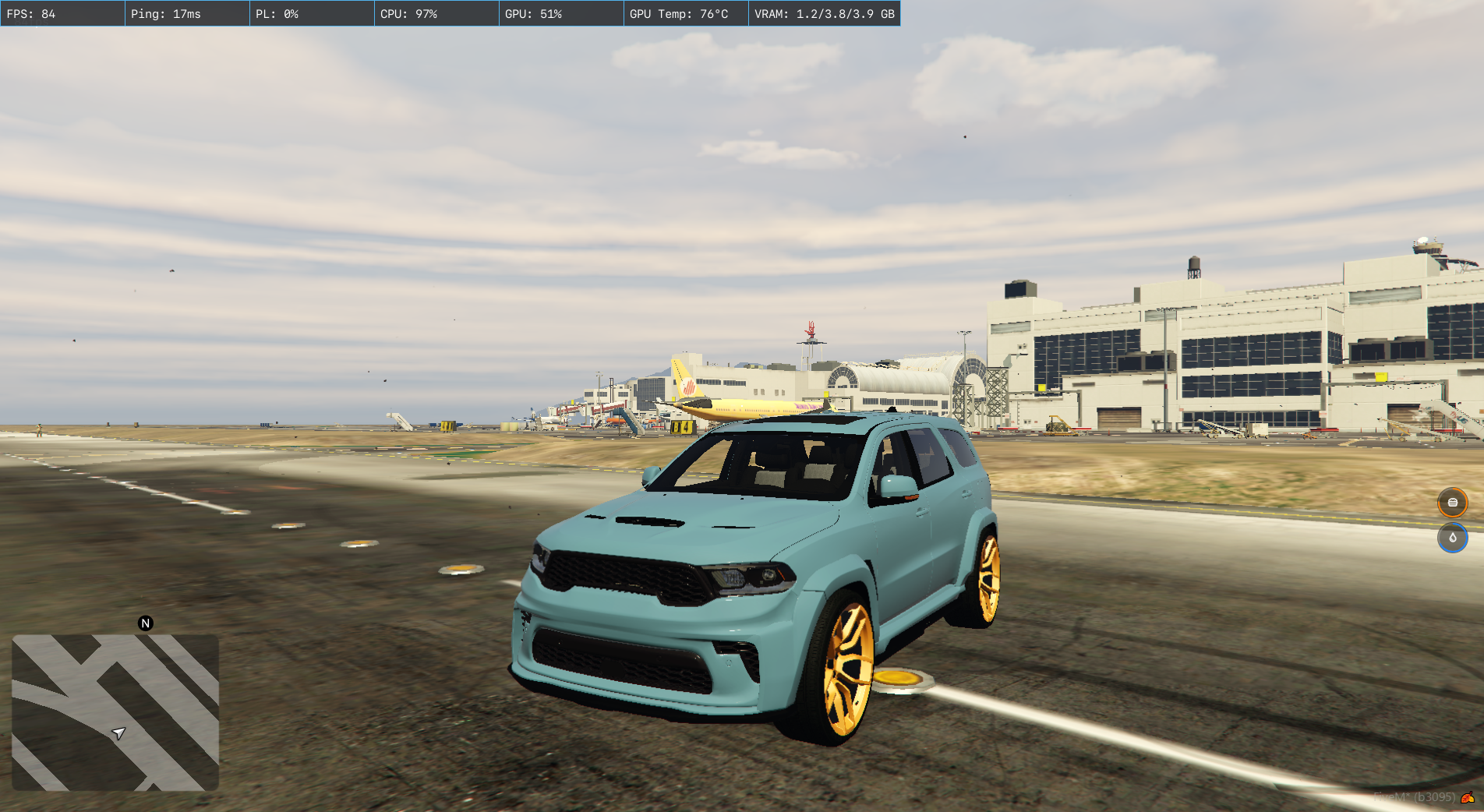This screenshot has width=1484, height=812.
Task: Click the water drop thirst icon
Action: pyautogui.click(x=1452, y=538)
